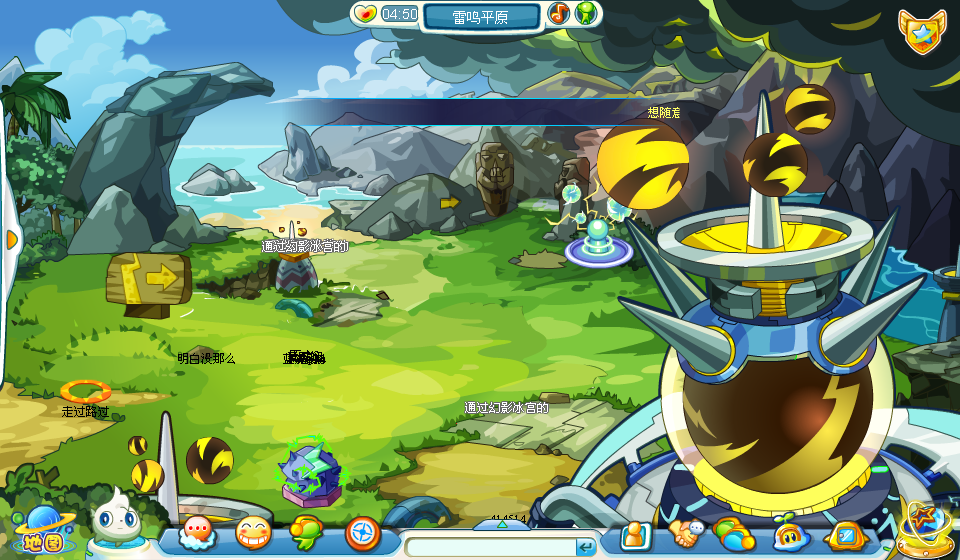Open the player profile portrait icon
Image resolution: width=960 pixels, height=560 pixels.
(x=635, y=536)
